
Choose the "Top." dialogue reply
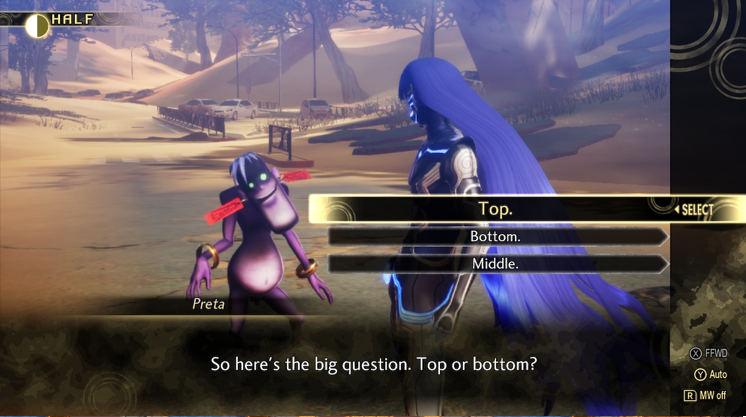tap(495, 209)
